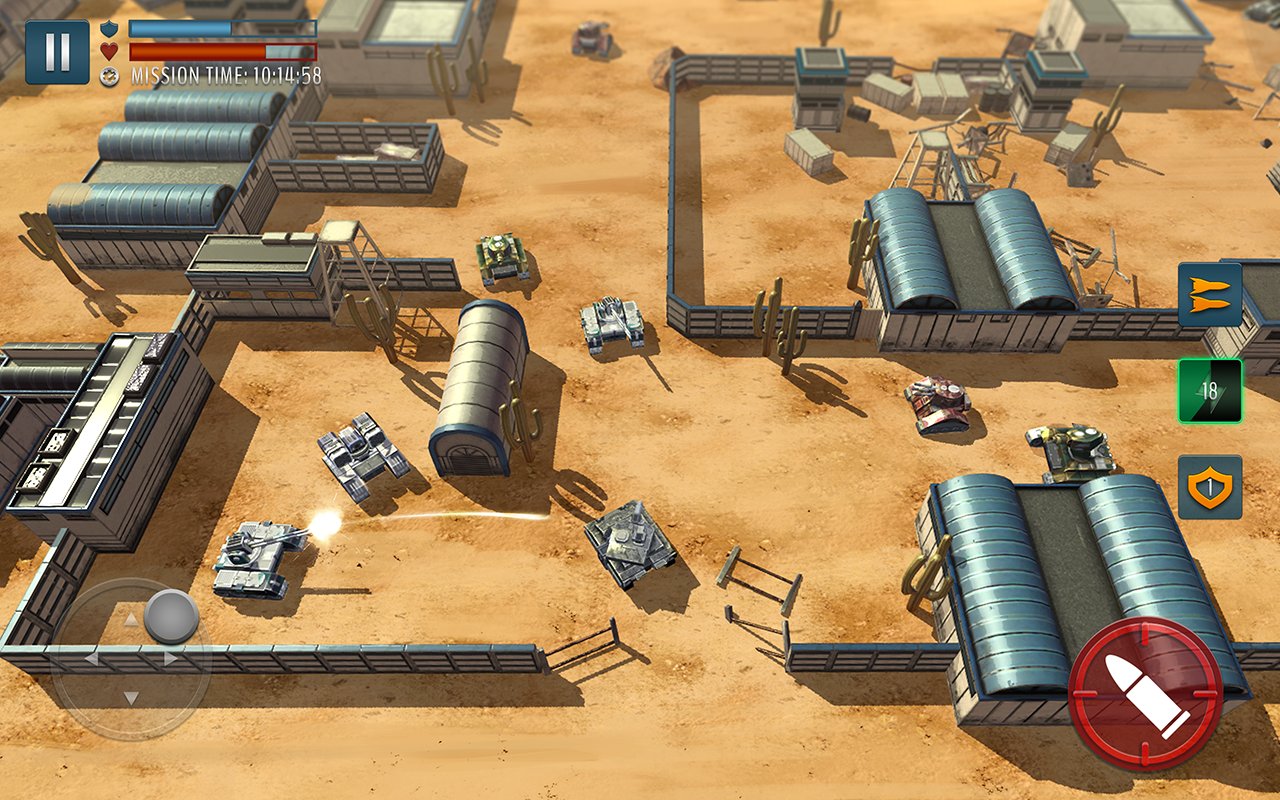Tap the virtual joystick knob

point(171,616)
